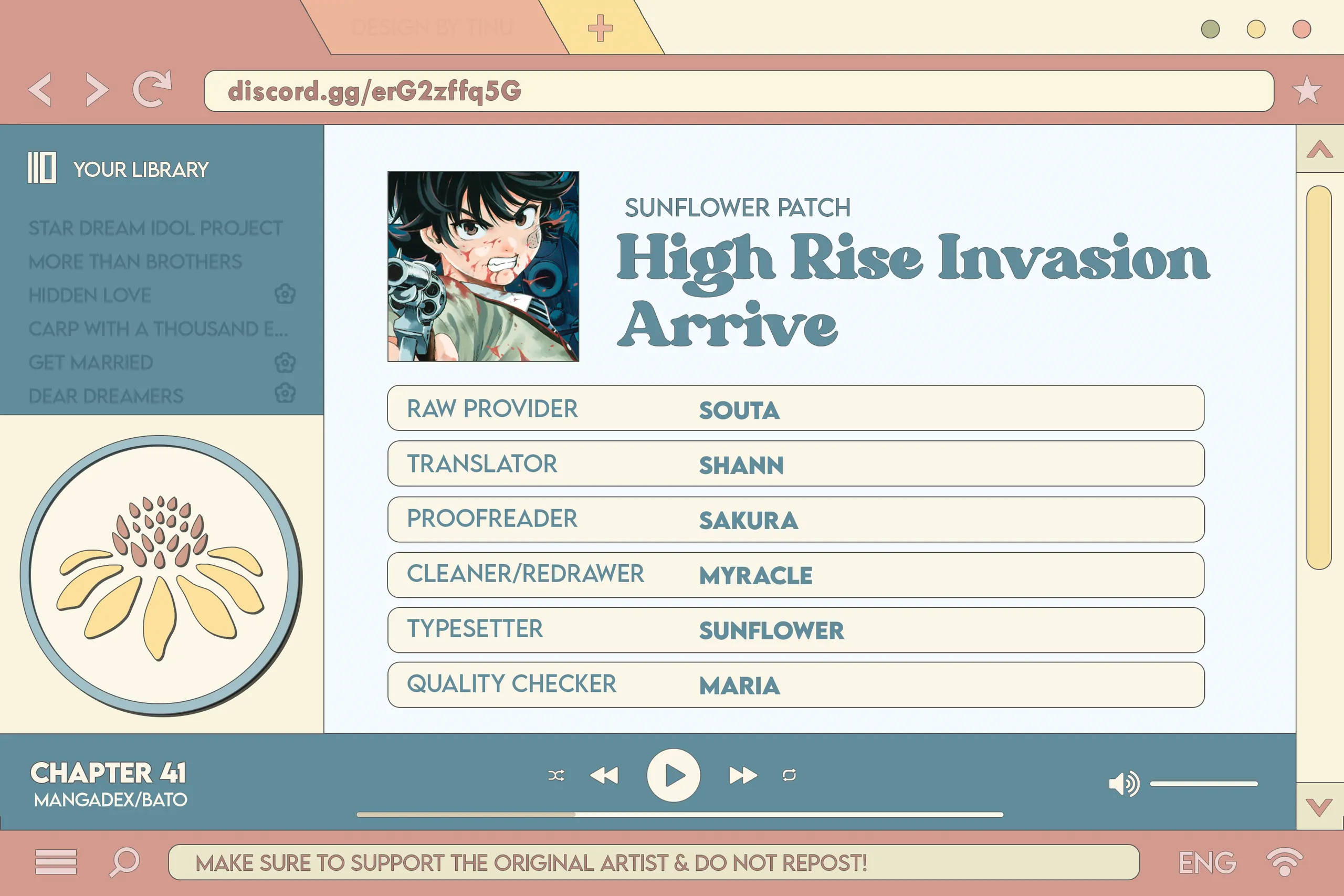Skip back with the rewind button
Viewport: 1344px width, 896px height.
[x=604, y=775]
